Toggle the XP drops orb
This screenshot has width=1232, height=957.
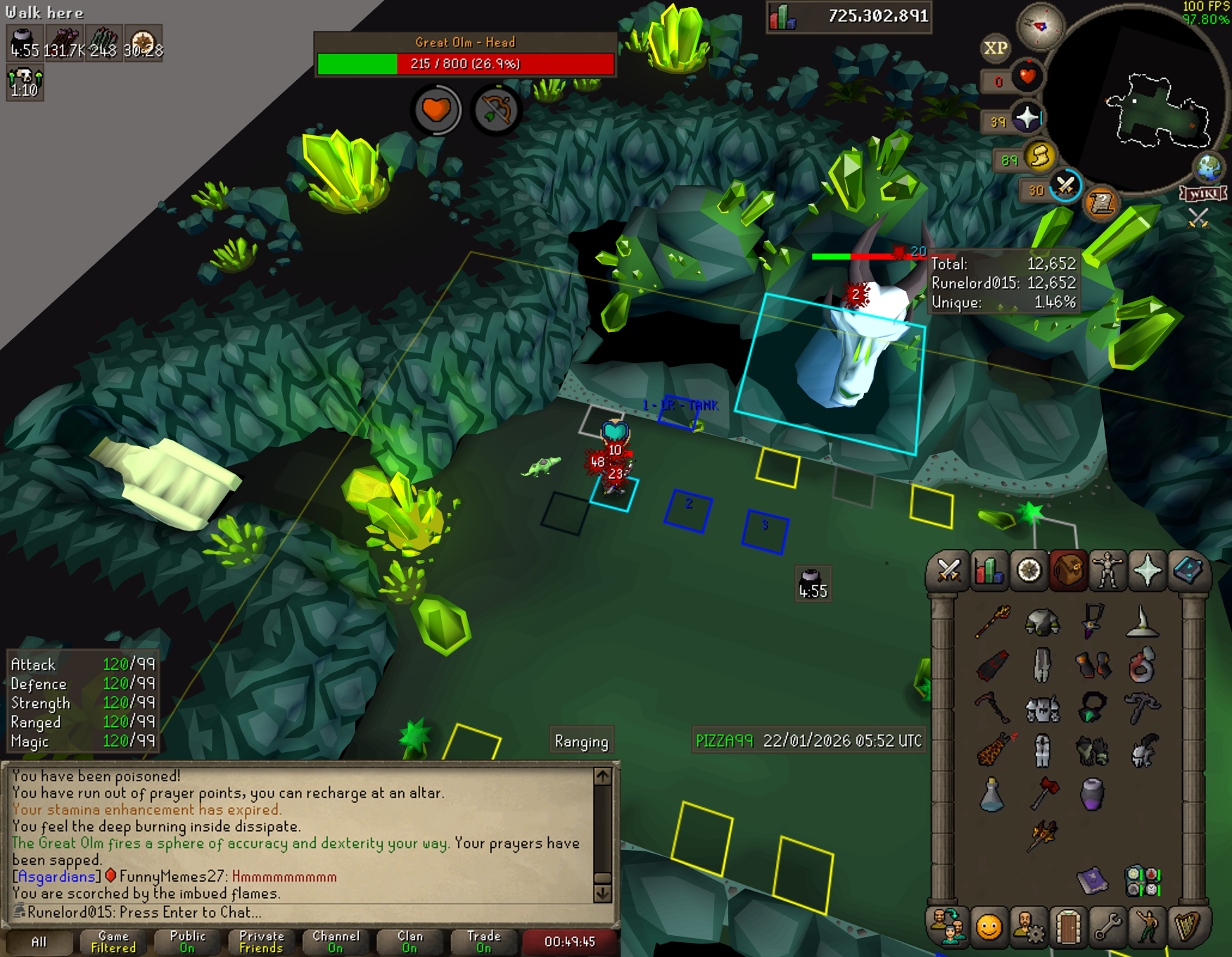click(x=995, y=48)
